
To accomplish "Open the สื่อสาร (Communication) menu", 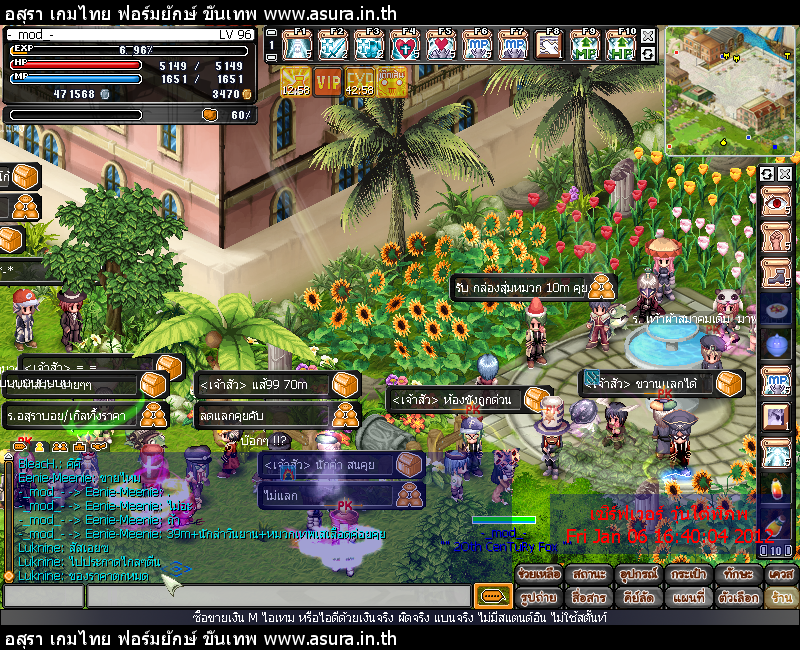I will tap(588, 597).
